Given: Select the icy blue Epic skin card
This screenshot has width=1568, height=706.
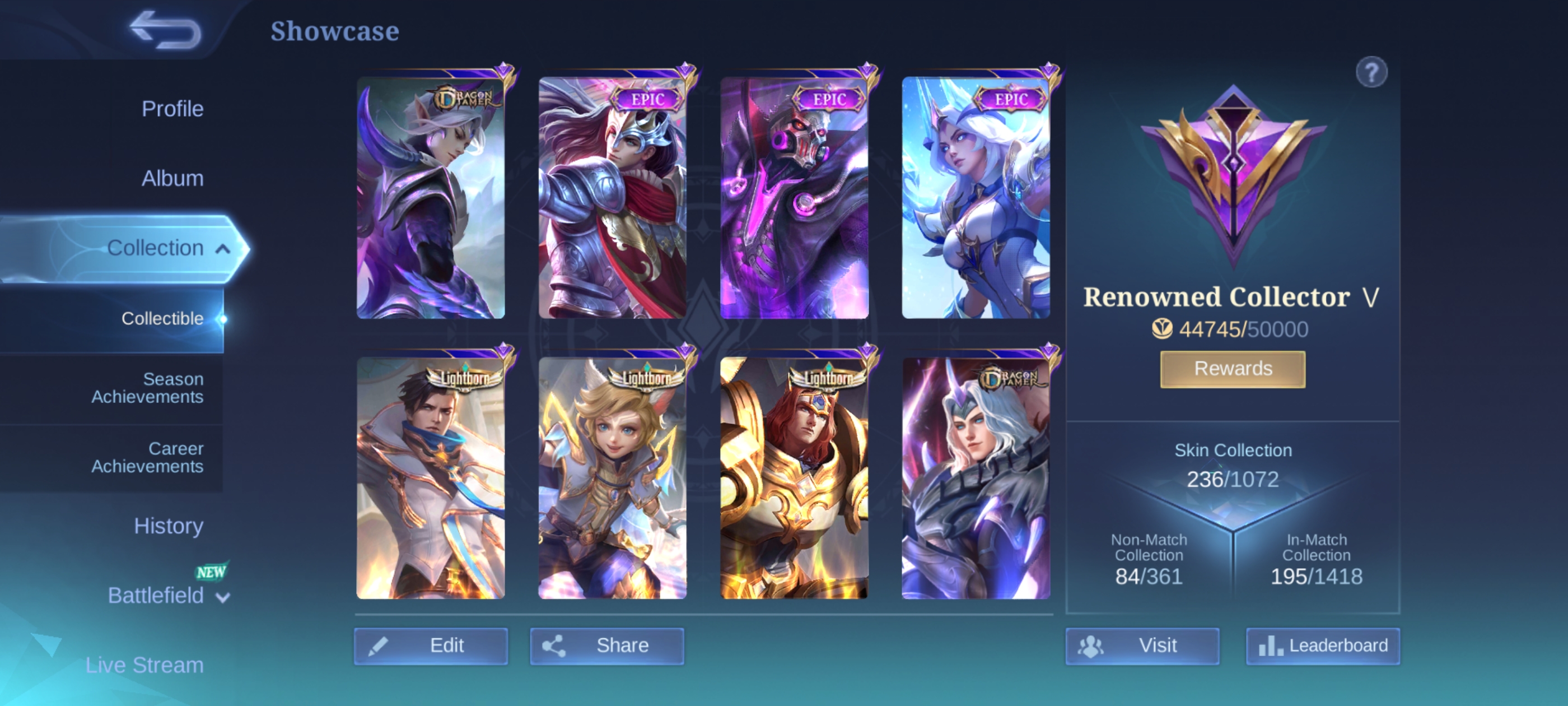Looking at the screenshot, I should pos(976,197).
